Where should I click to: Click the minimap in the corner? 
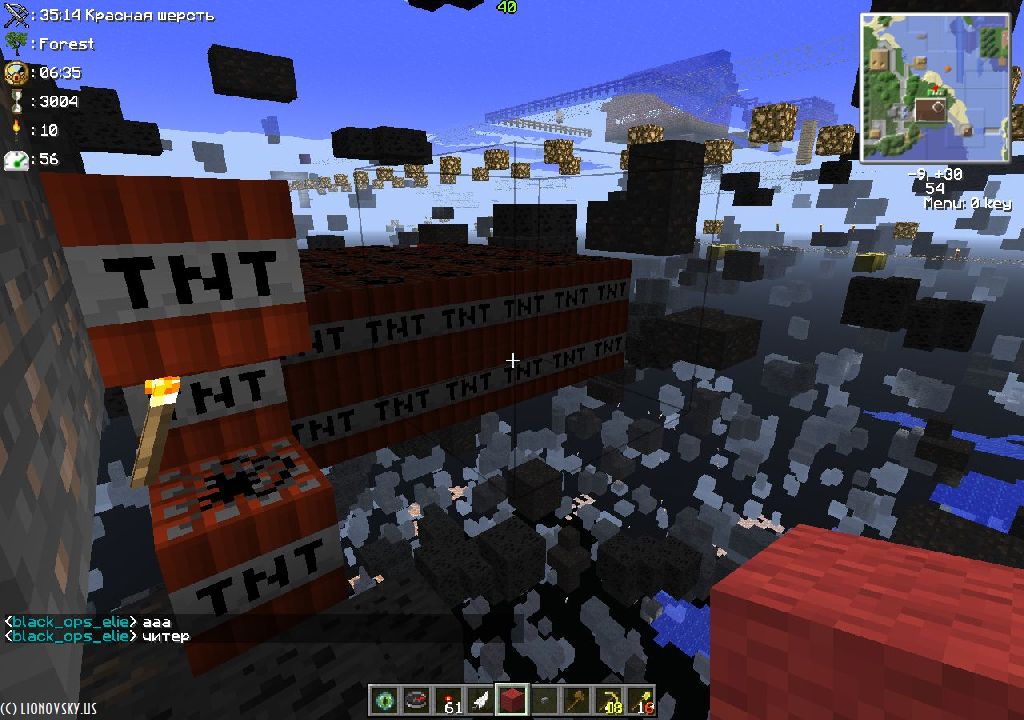tap(935, 89)
